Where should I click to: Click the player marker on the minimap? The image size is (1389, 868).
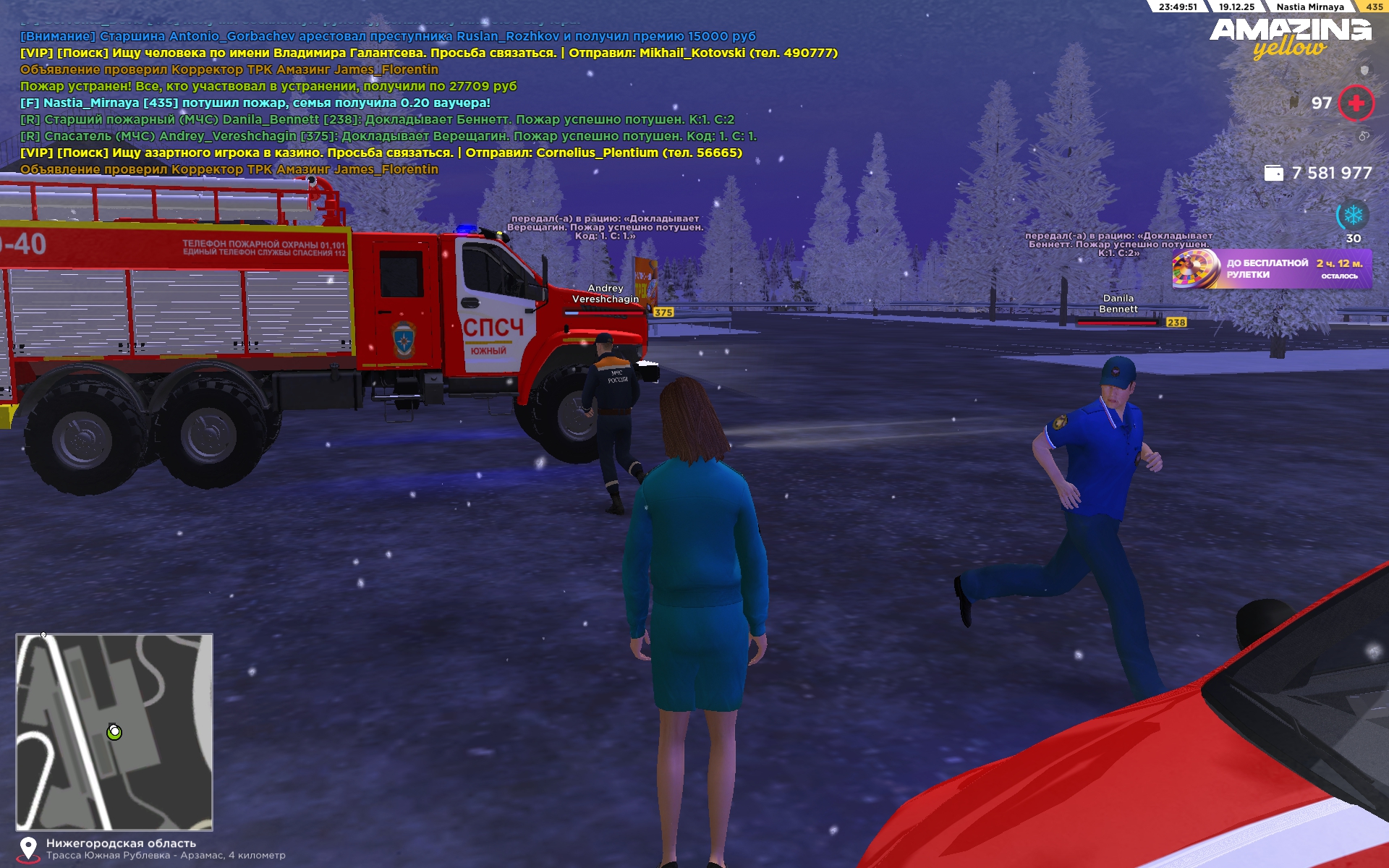114,732
